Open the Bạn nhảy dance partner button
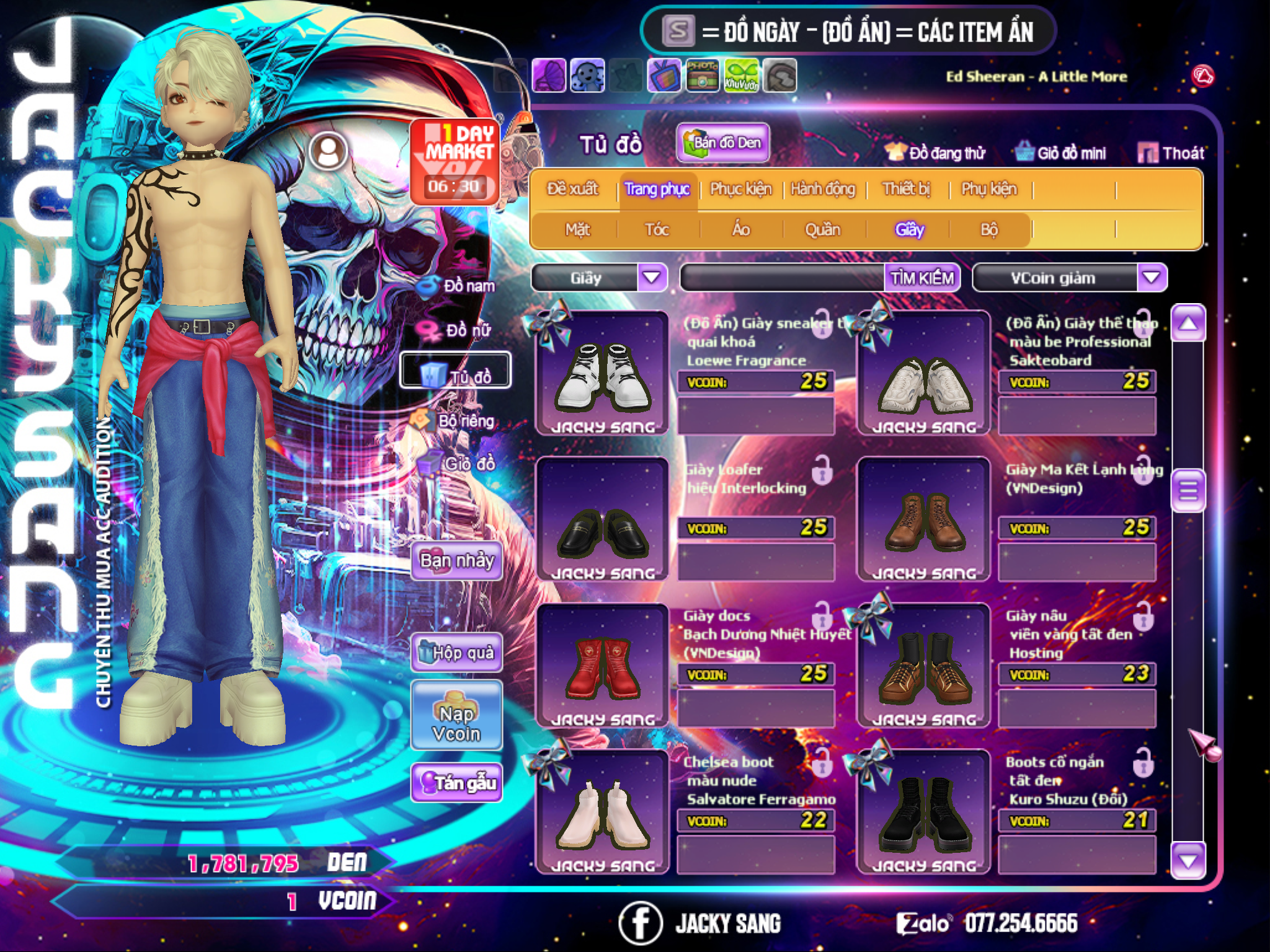 click(x=457, y=561)
